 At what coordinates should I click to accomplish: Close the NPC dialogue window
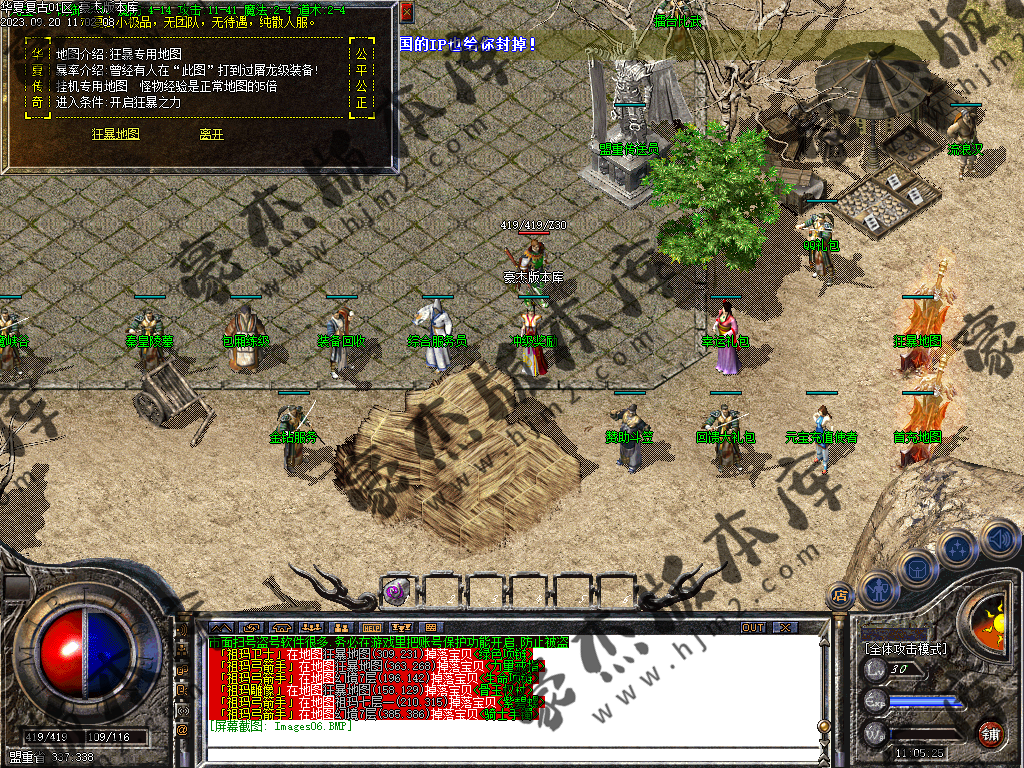point(406,12)
